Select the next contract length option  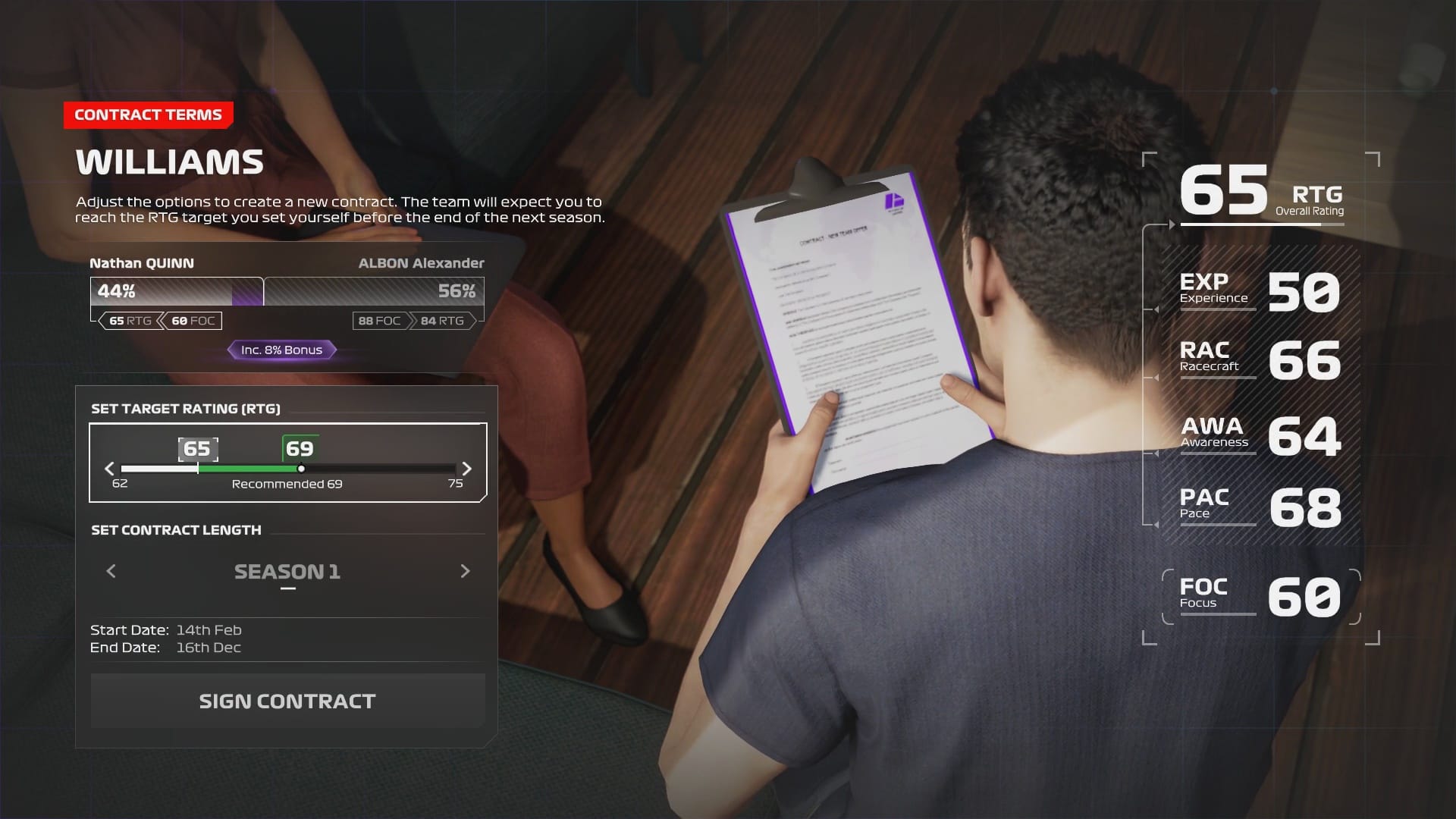[x=465, y=571]
